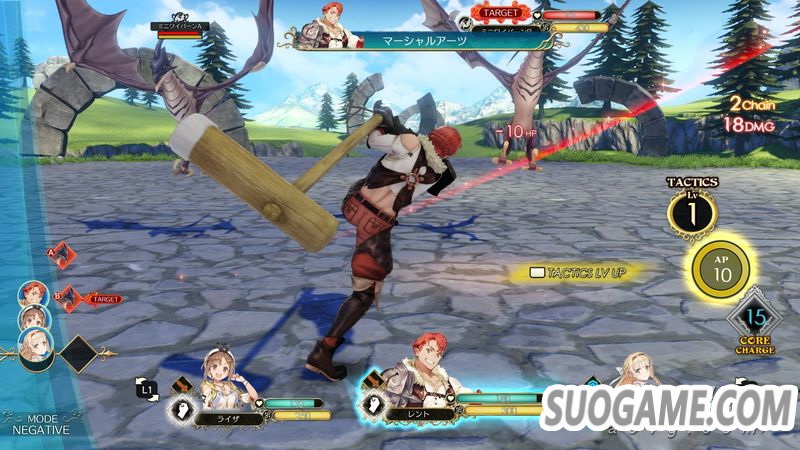This screenshot has height=450, width=800.
Task: Select the red TARGET enemy nameplate
Action: click(x=498, y=15)
